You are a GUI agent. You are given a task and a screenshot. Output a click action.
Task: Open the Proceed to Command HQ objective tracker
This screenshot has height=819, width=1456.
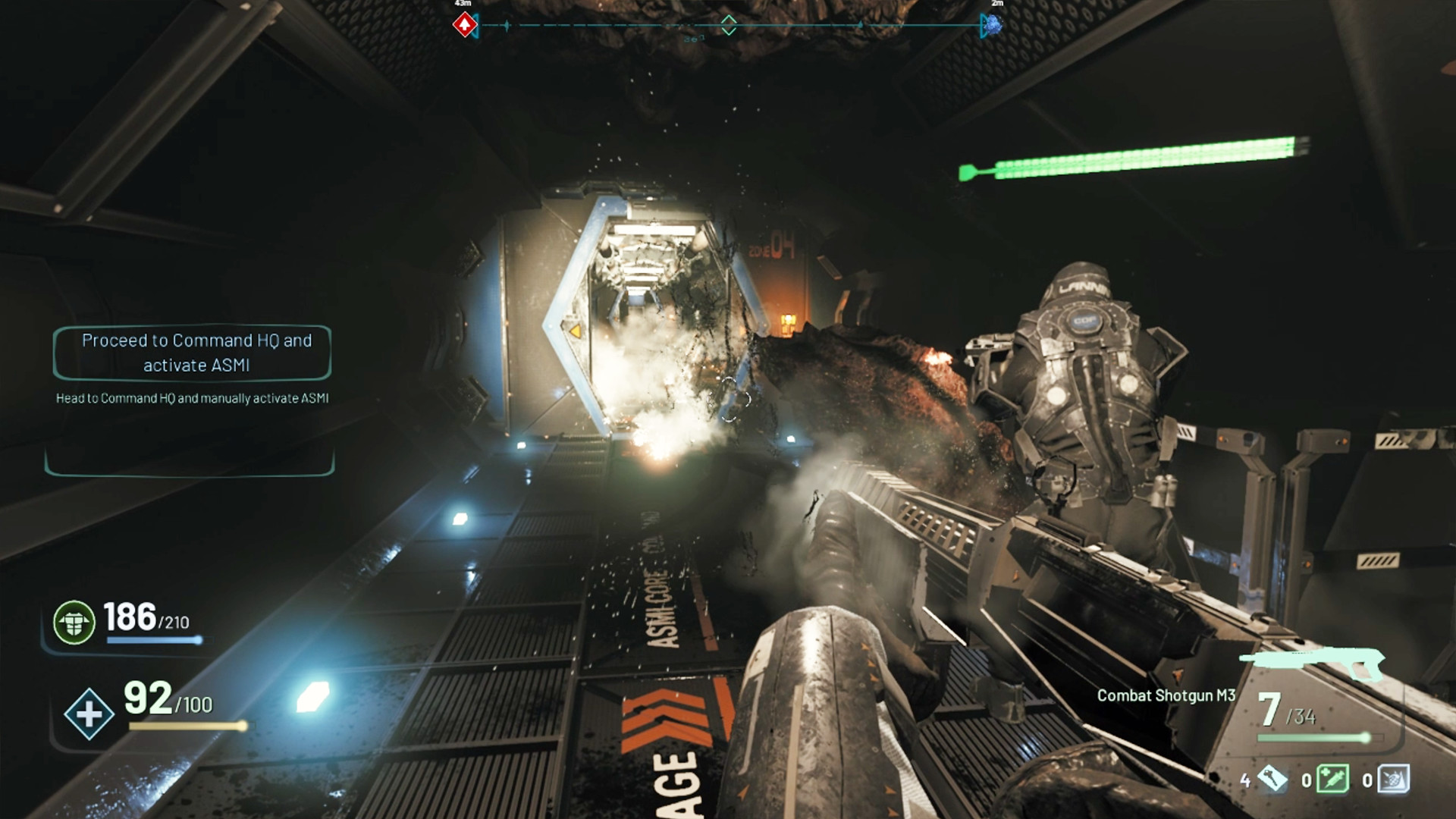click(x=193, y=353)
